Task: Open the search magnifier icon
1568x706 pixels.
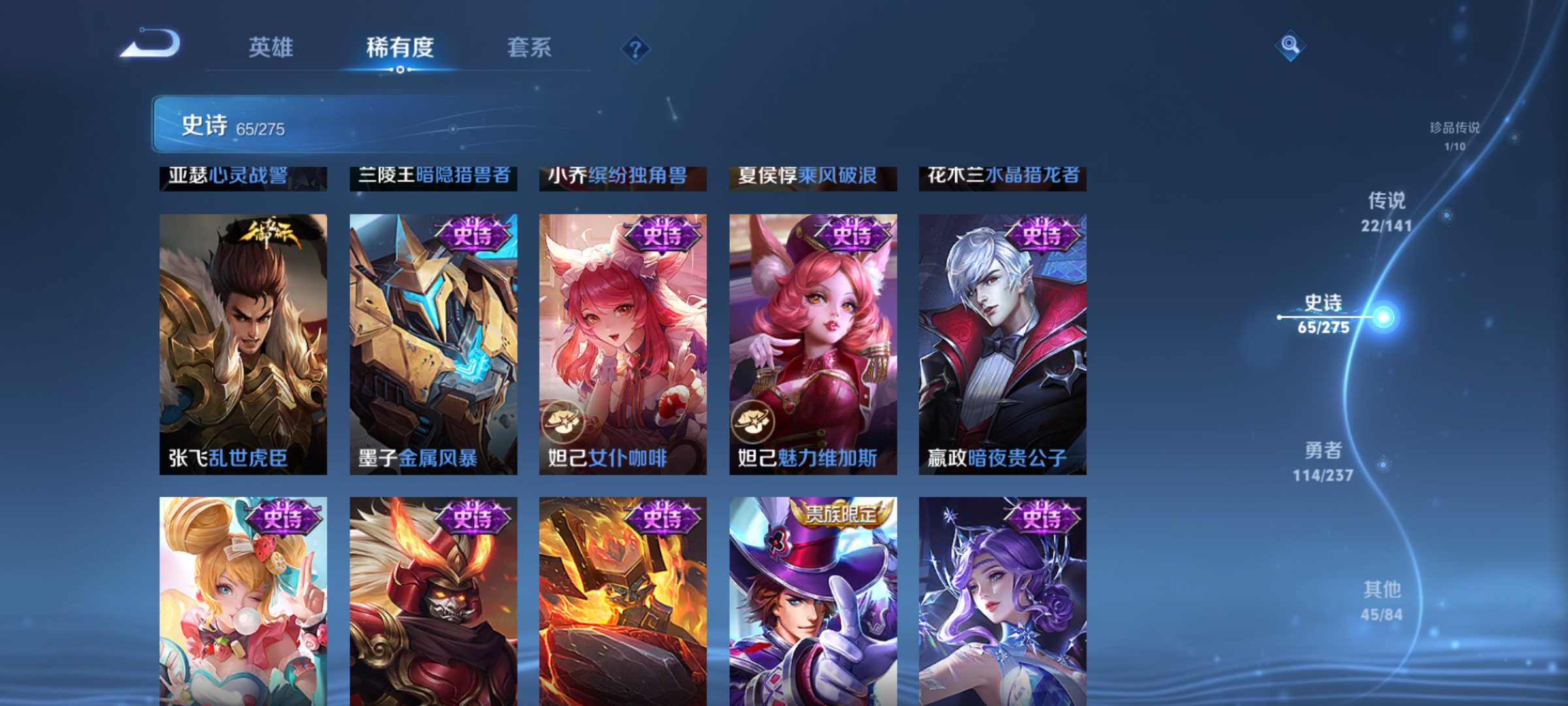Action: point(1290,47)
